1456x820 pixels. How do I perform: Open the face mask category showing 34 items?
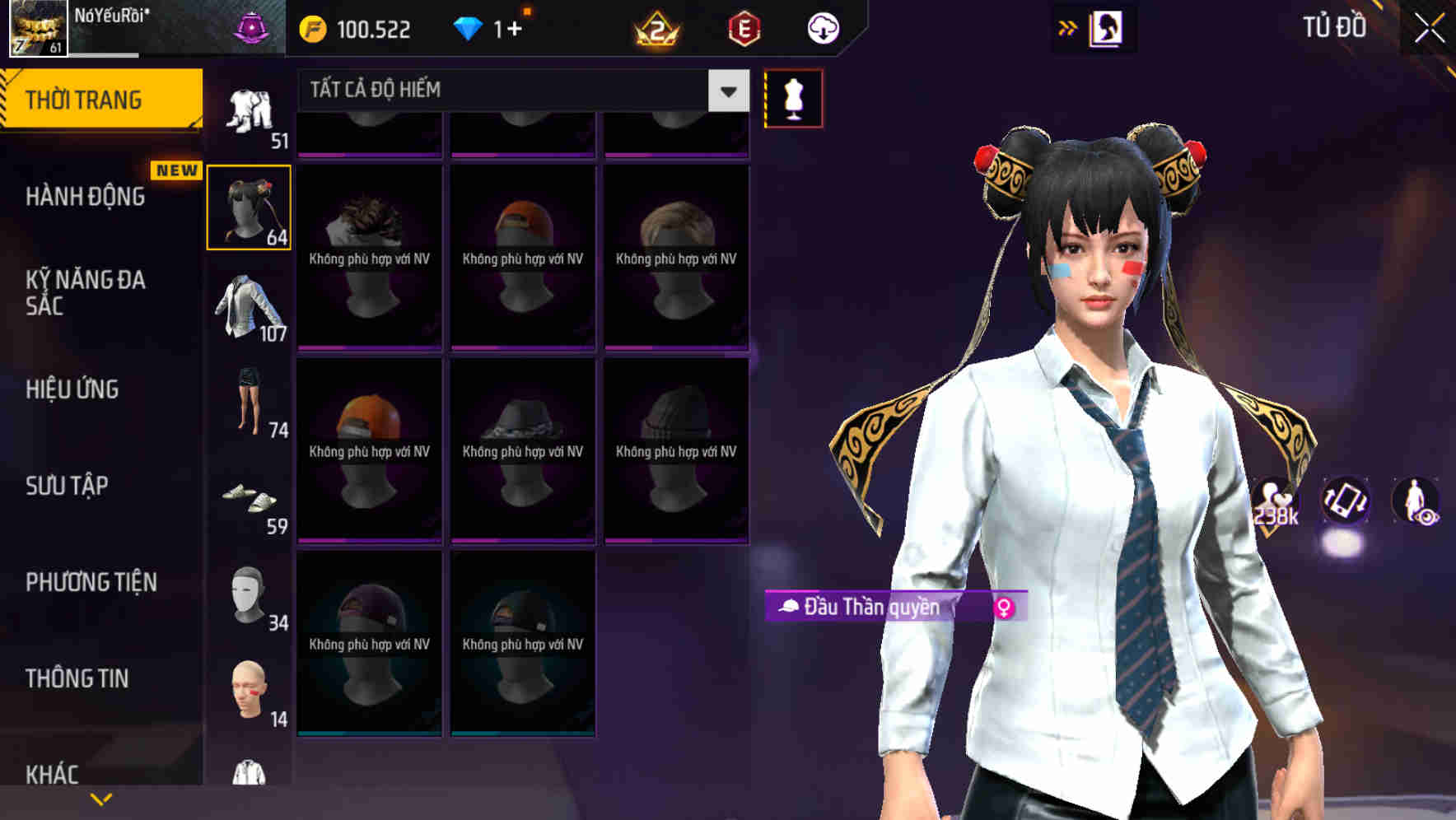[249, 597]
